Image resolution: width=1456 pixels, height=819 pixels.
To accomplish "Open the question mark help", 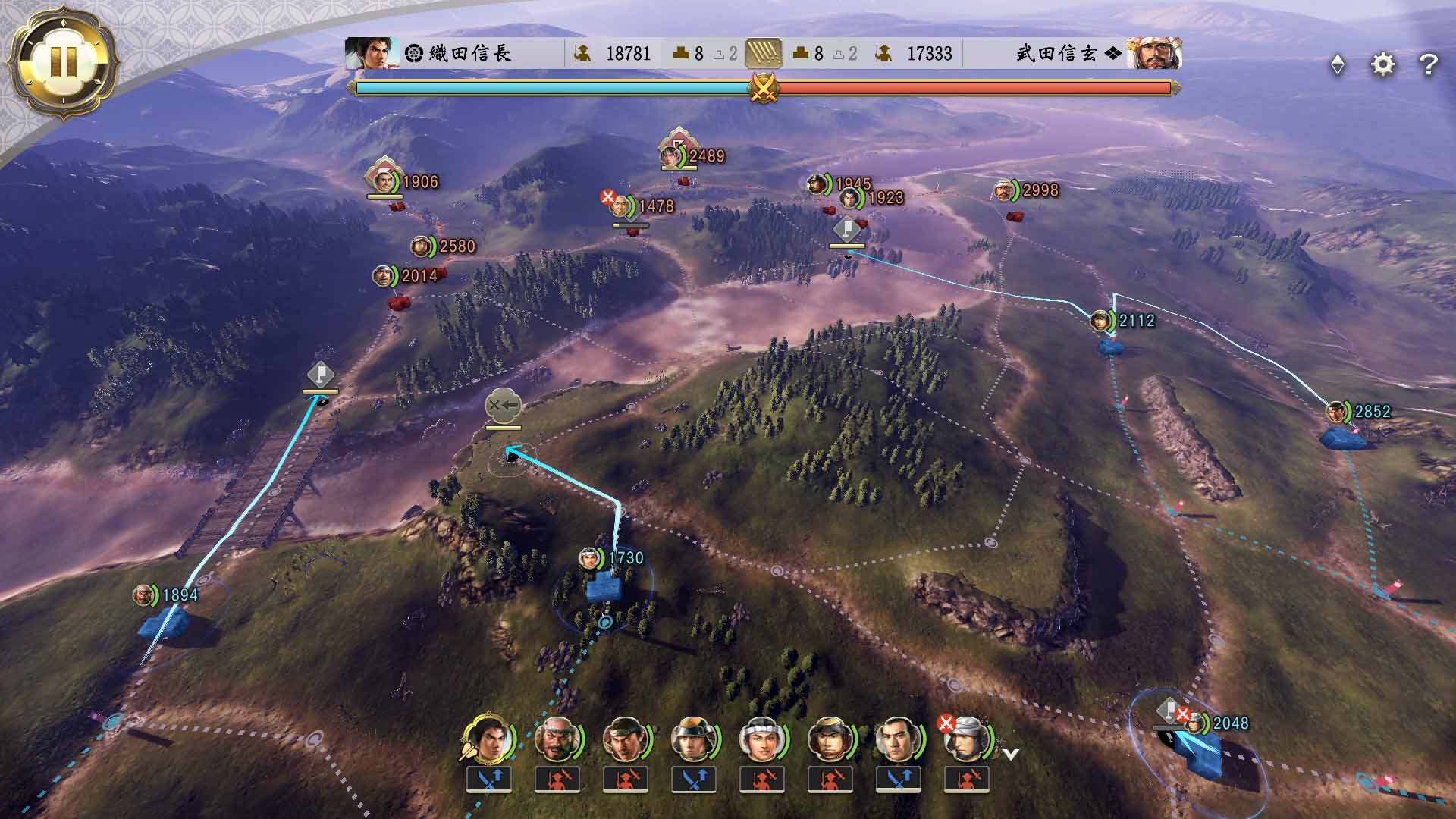I will 1428,65.
